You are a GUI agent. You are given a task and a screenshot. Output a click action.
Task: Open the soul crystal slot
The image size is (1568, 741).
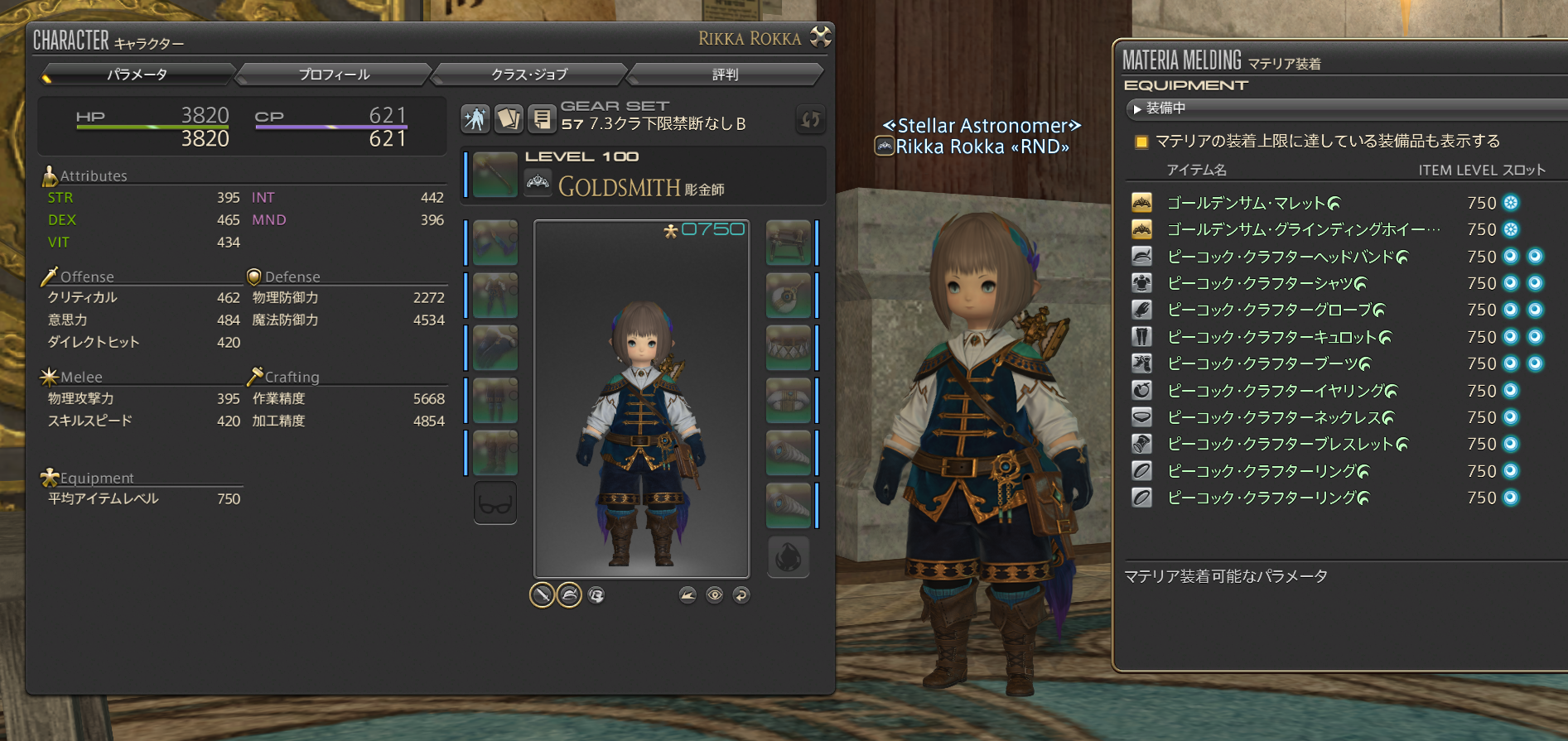788,557
